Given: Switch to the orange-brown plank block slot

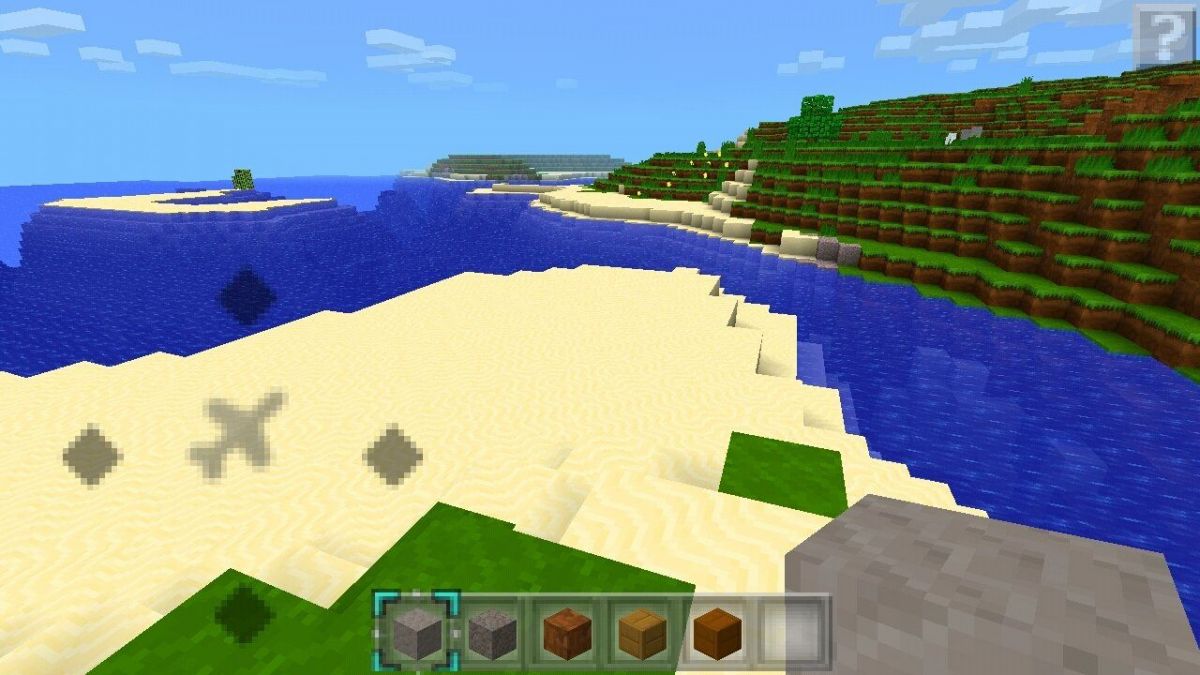Looking at the screenshot, I should pyautogui.click(x=717, y=631).
